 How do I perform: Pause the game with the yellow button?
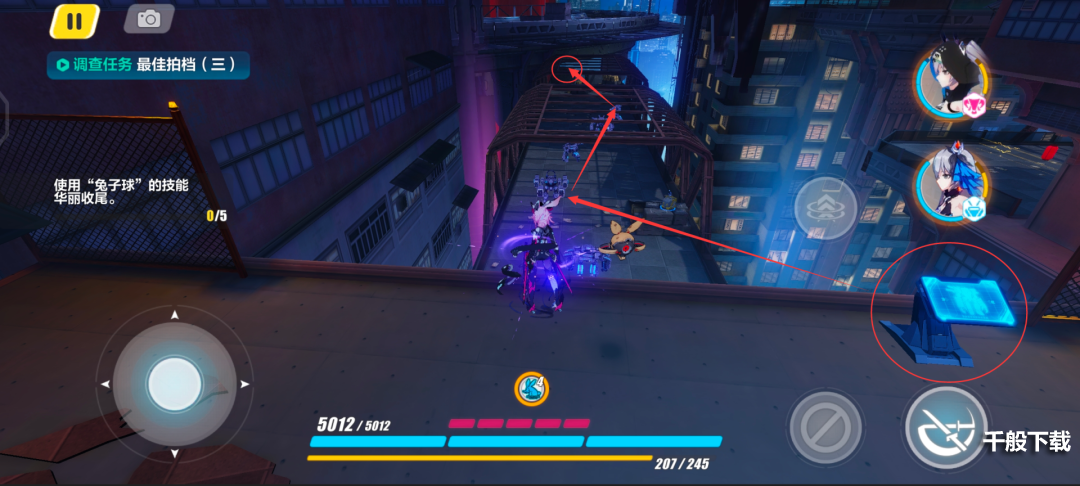[x=74, y=20]
